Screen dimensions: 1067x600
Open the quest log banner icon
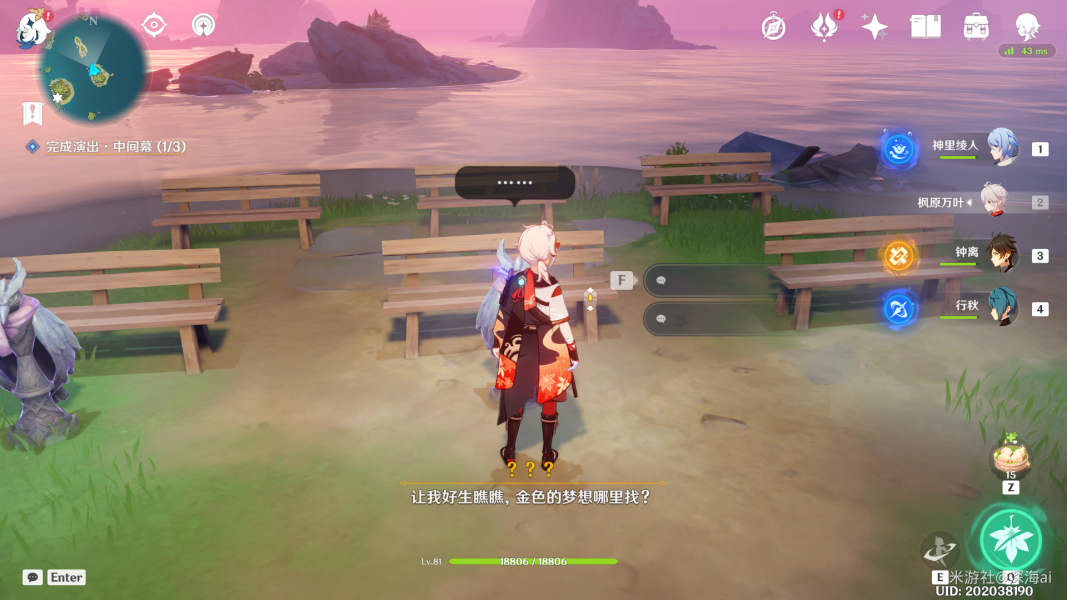[33, 113]
